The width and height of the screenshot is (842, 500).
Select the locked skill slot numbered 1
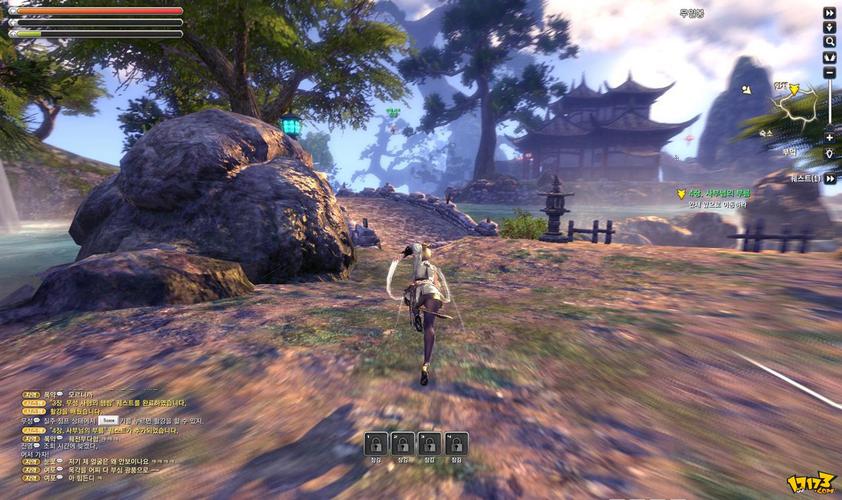pos(376,443)
